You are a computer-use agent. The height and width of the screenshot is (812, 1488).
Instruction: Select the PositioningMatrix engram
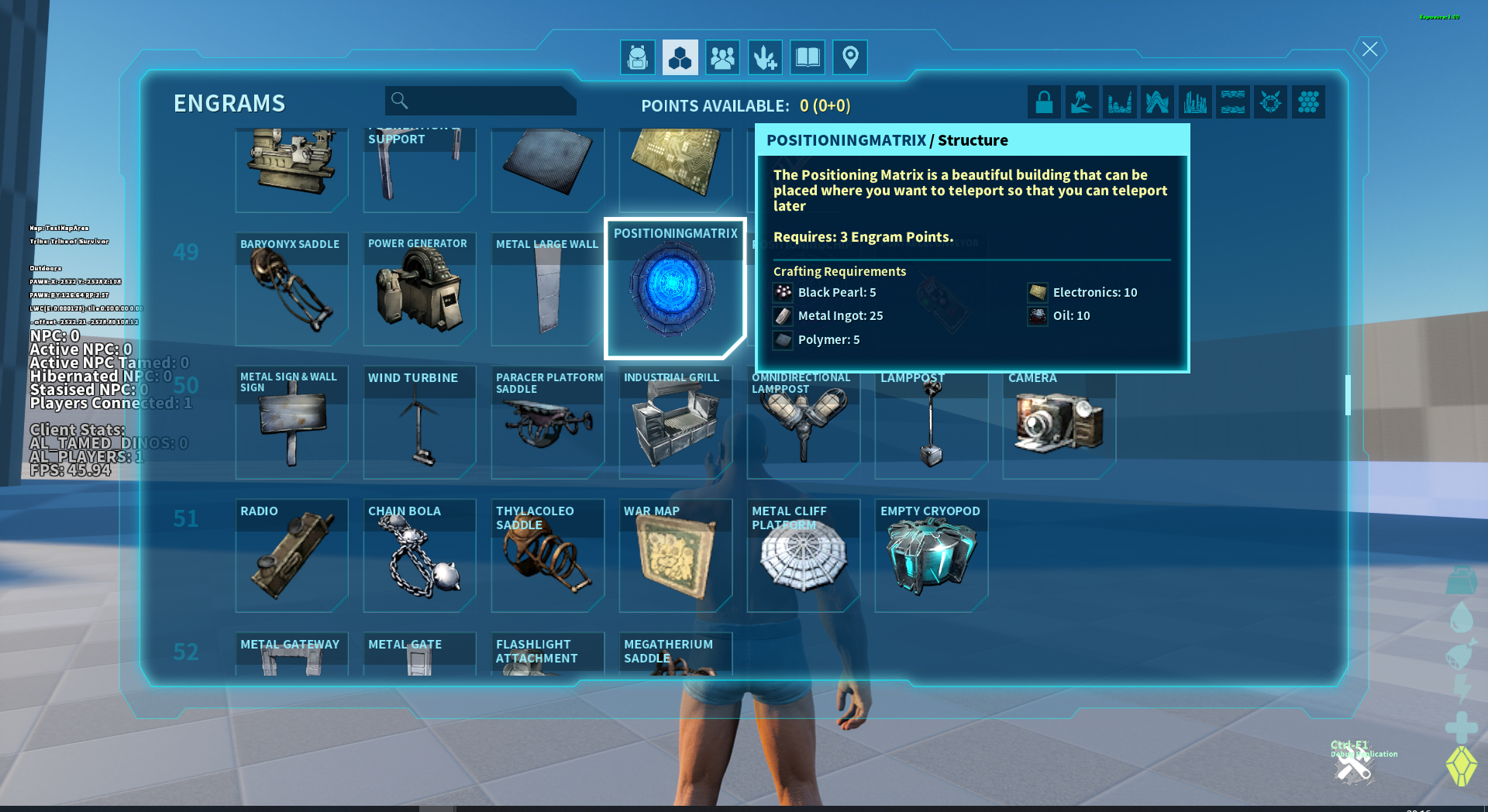pos(674,288)
